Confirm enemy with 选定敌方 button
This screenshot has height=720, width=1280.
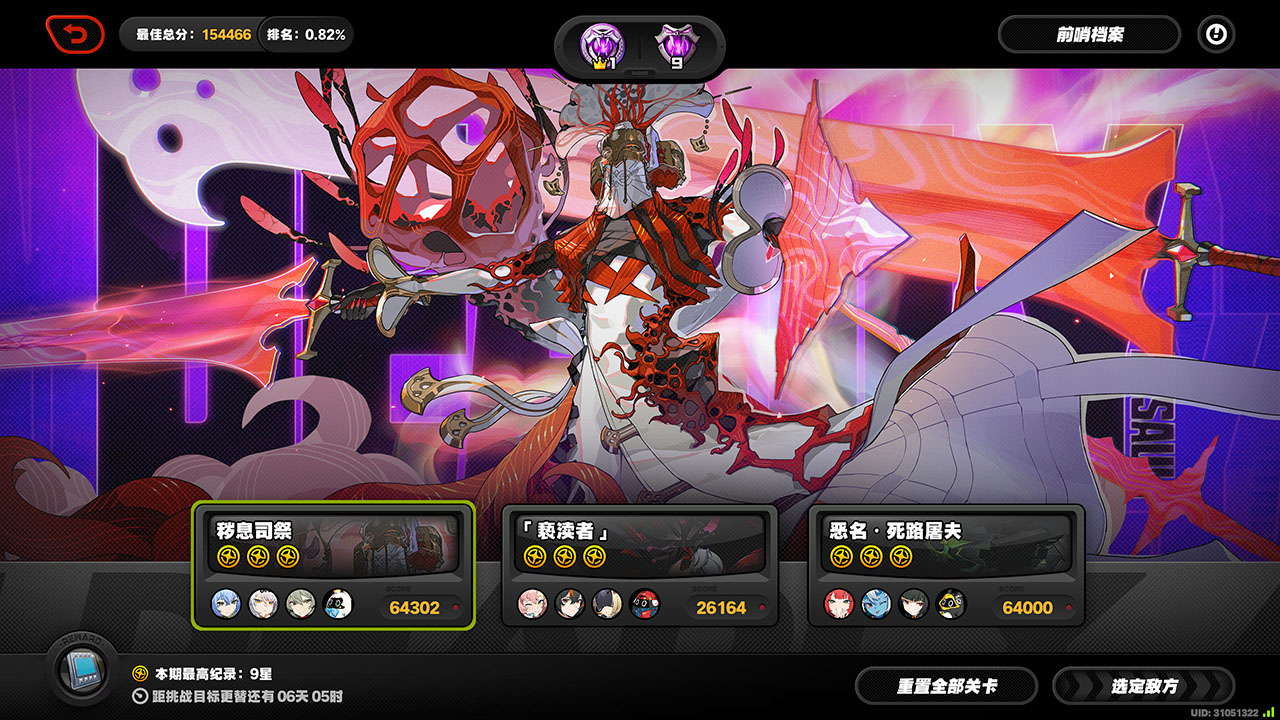(x=1144, y=686)
